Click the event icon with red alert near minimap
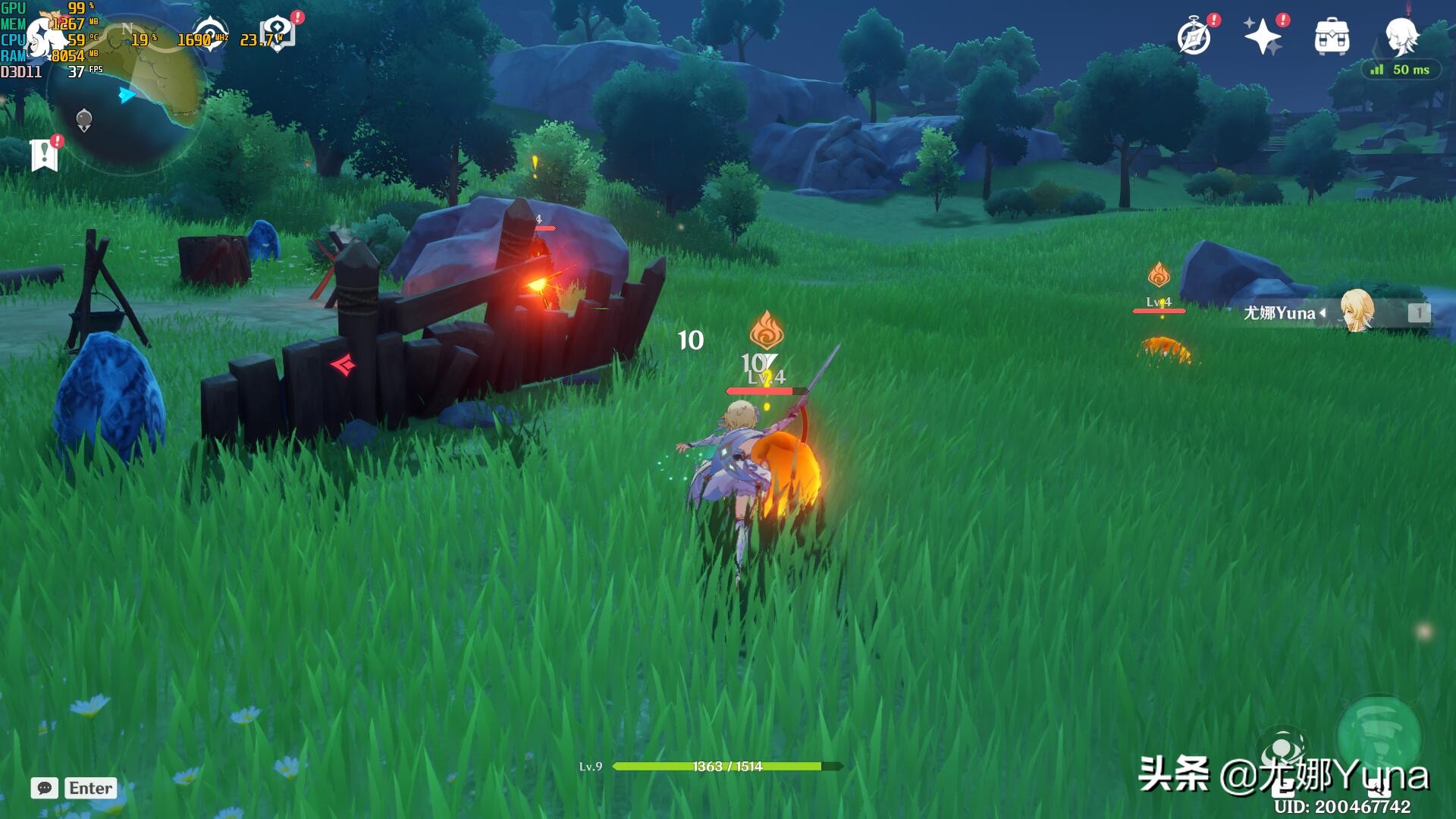Viewport: 1456px width, 819px height. pyautogui.click(x=278, y=33)
